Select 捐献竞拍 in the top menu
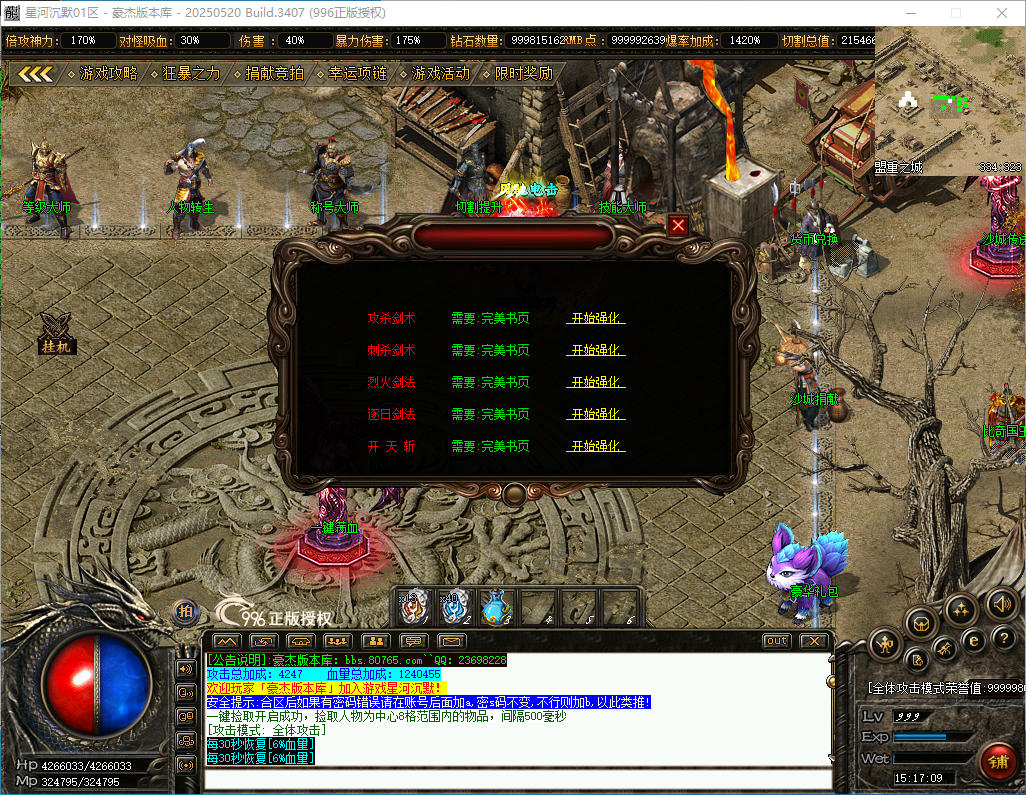Screen dimensions: 1026x795 tap(274, 74)
